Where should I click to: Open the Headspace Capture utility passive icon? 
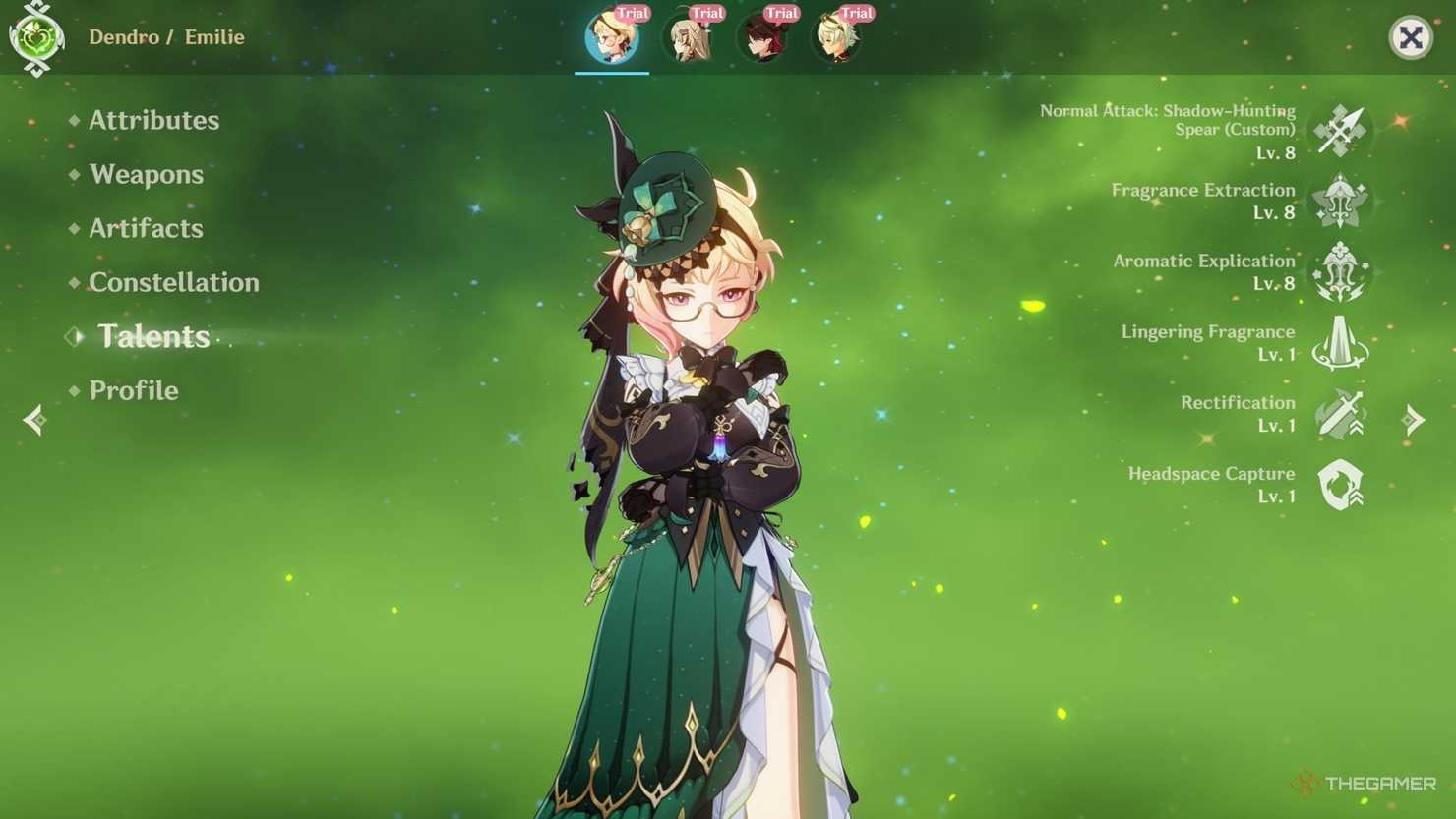pyautogui.click(x=1341, y=485)
